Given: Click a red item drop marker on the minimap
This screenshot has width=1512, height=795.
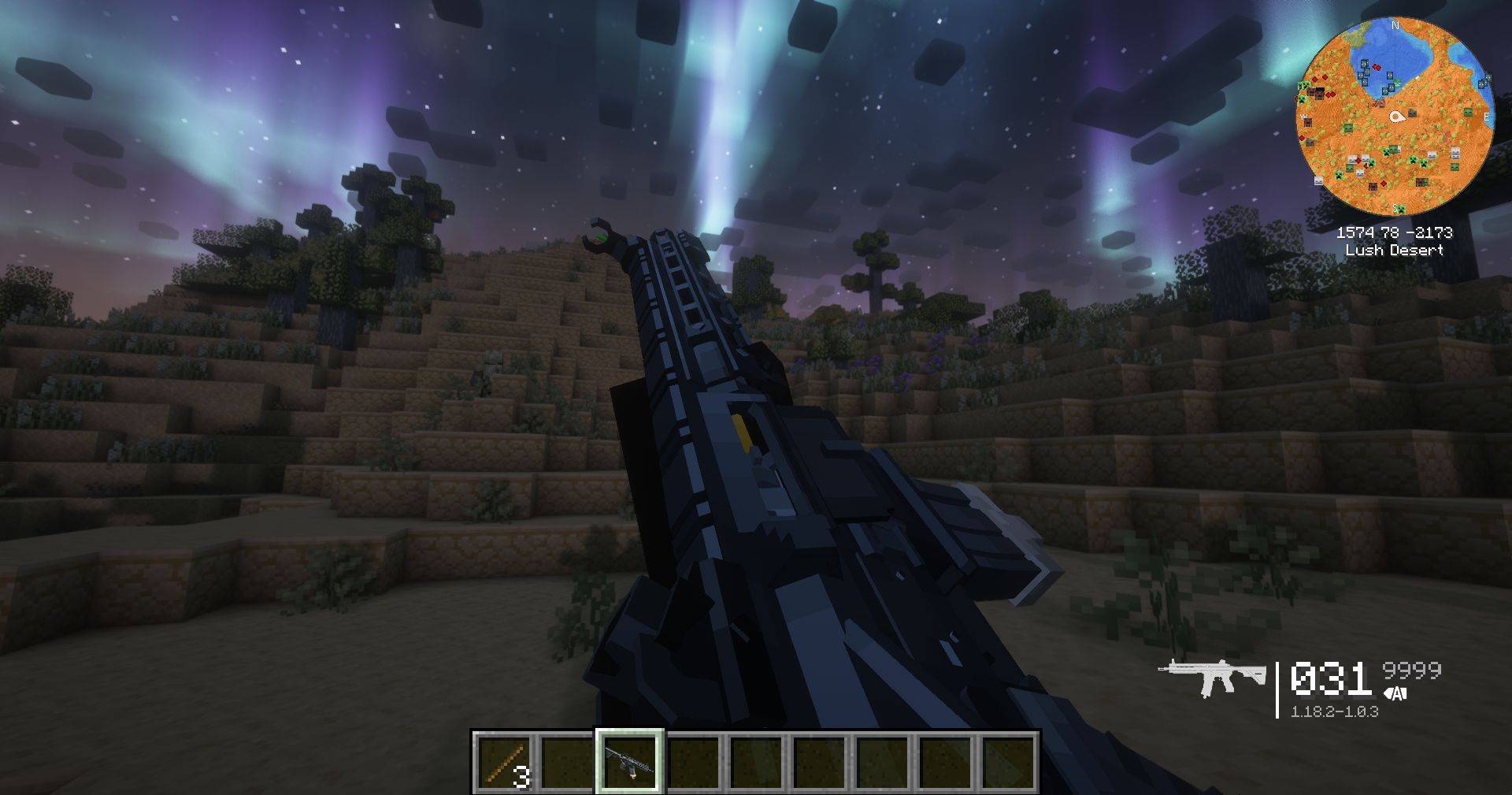Looking at the screenshot, I should pyautogui.click(x=1377, y=67).
